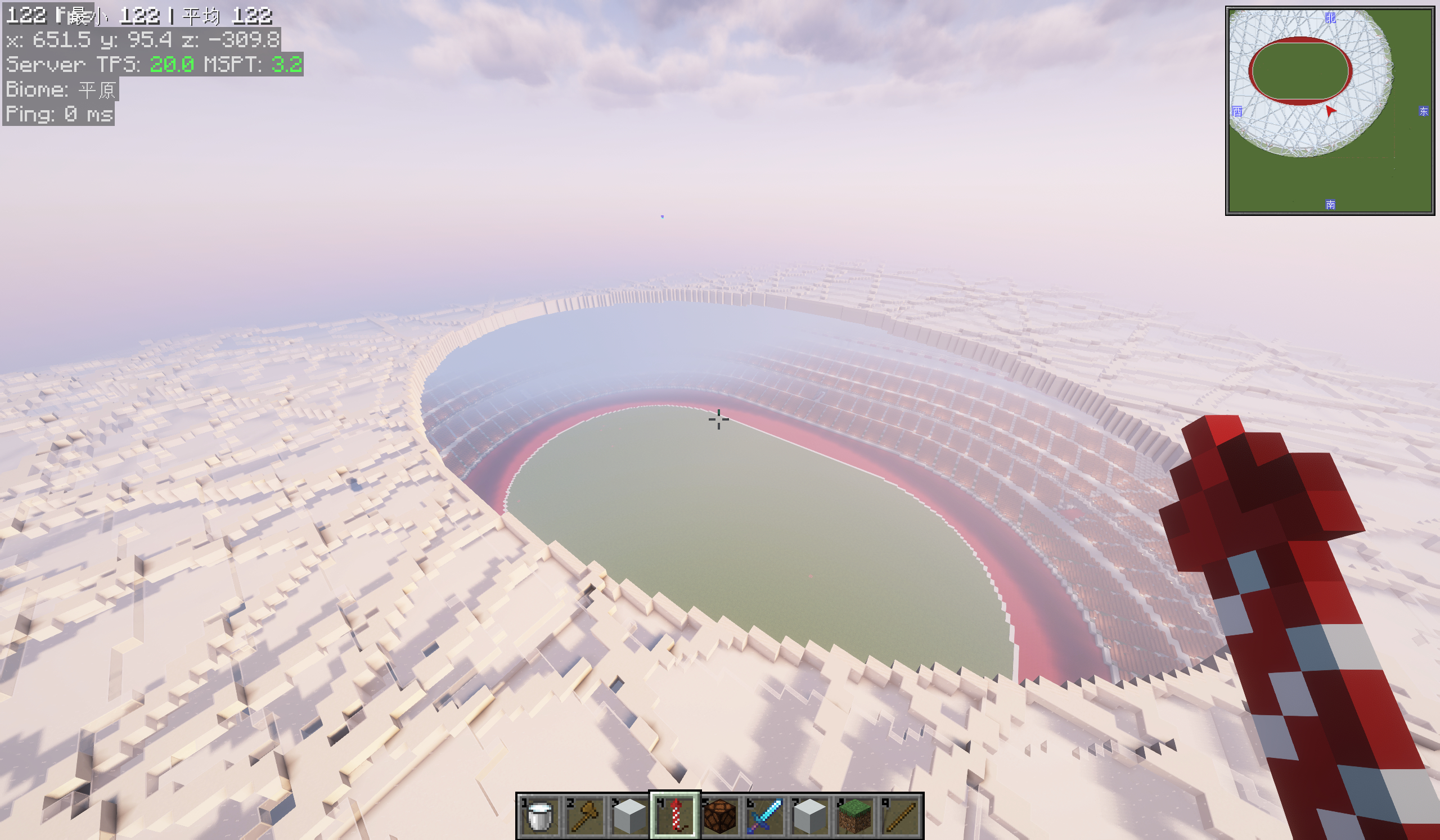Pick the stick in hotbar slot 9

tap(901, 815)
